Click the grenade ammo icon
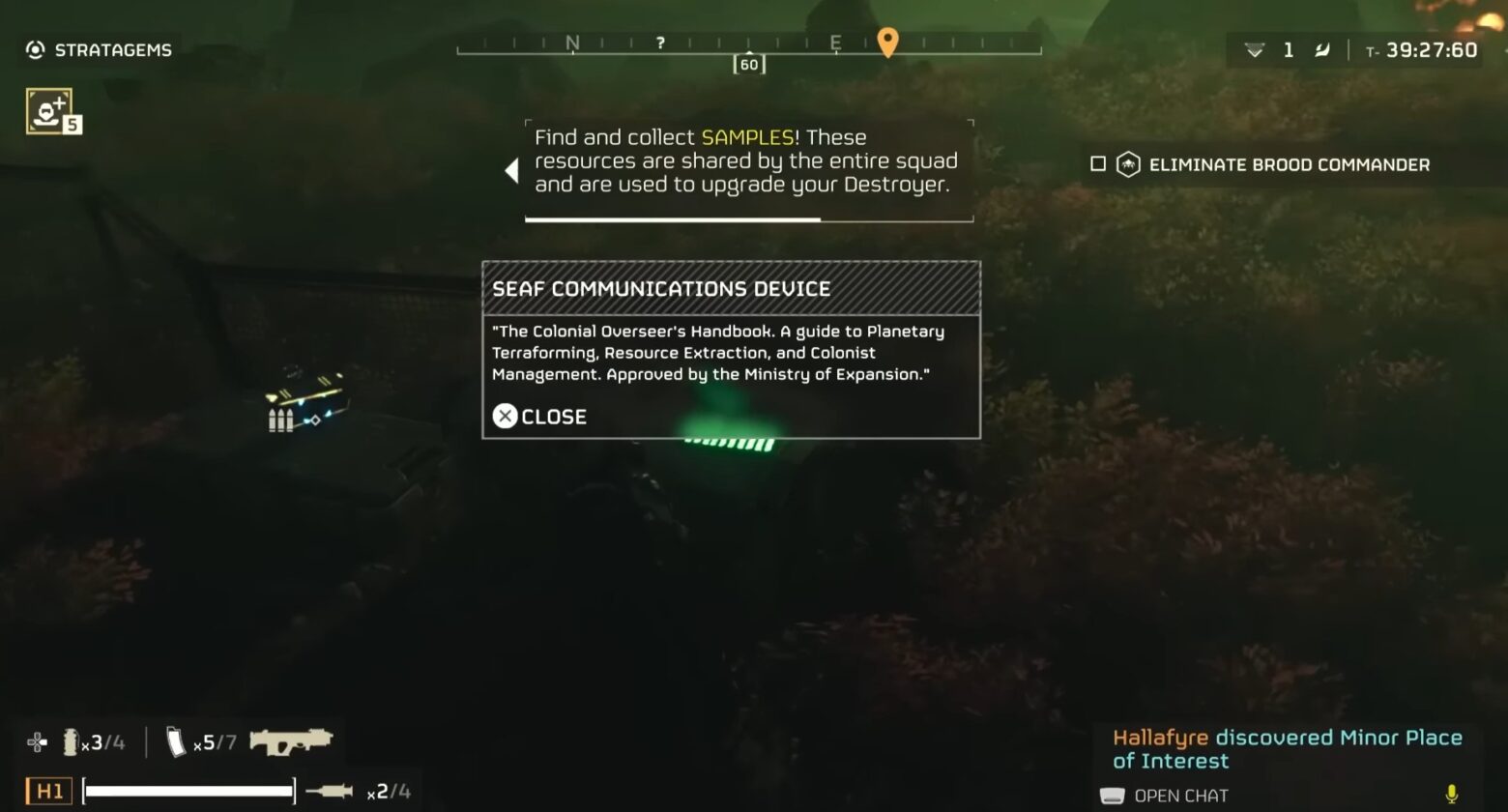The image size is (1508, 812). coord(70,741)
